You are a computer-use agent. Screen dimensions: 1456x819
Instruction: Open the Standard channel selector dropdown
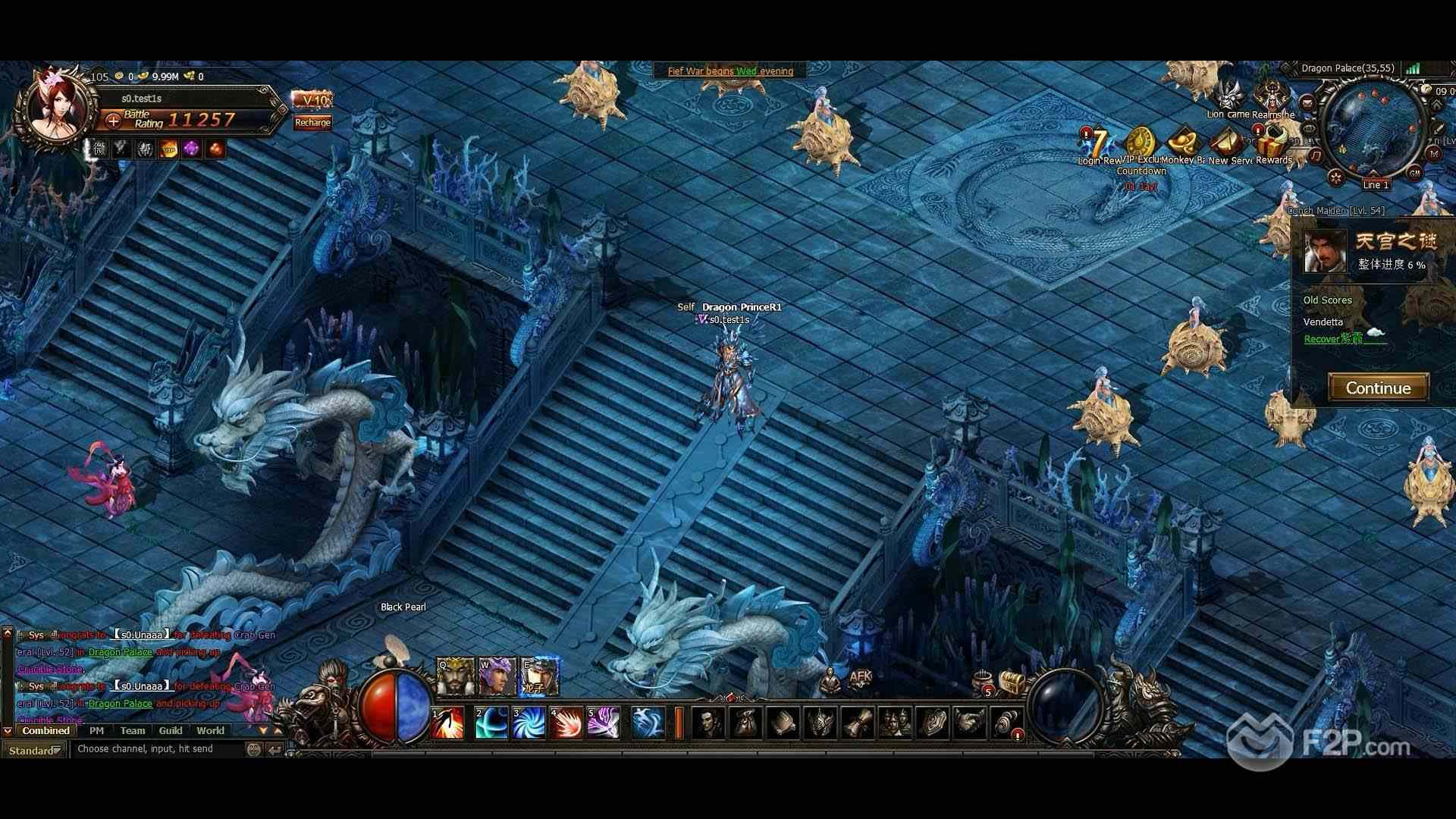(x=36, y=749)
